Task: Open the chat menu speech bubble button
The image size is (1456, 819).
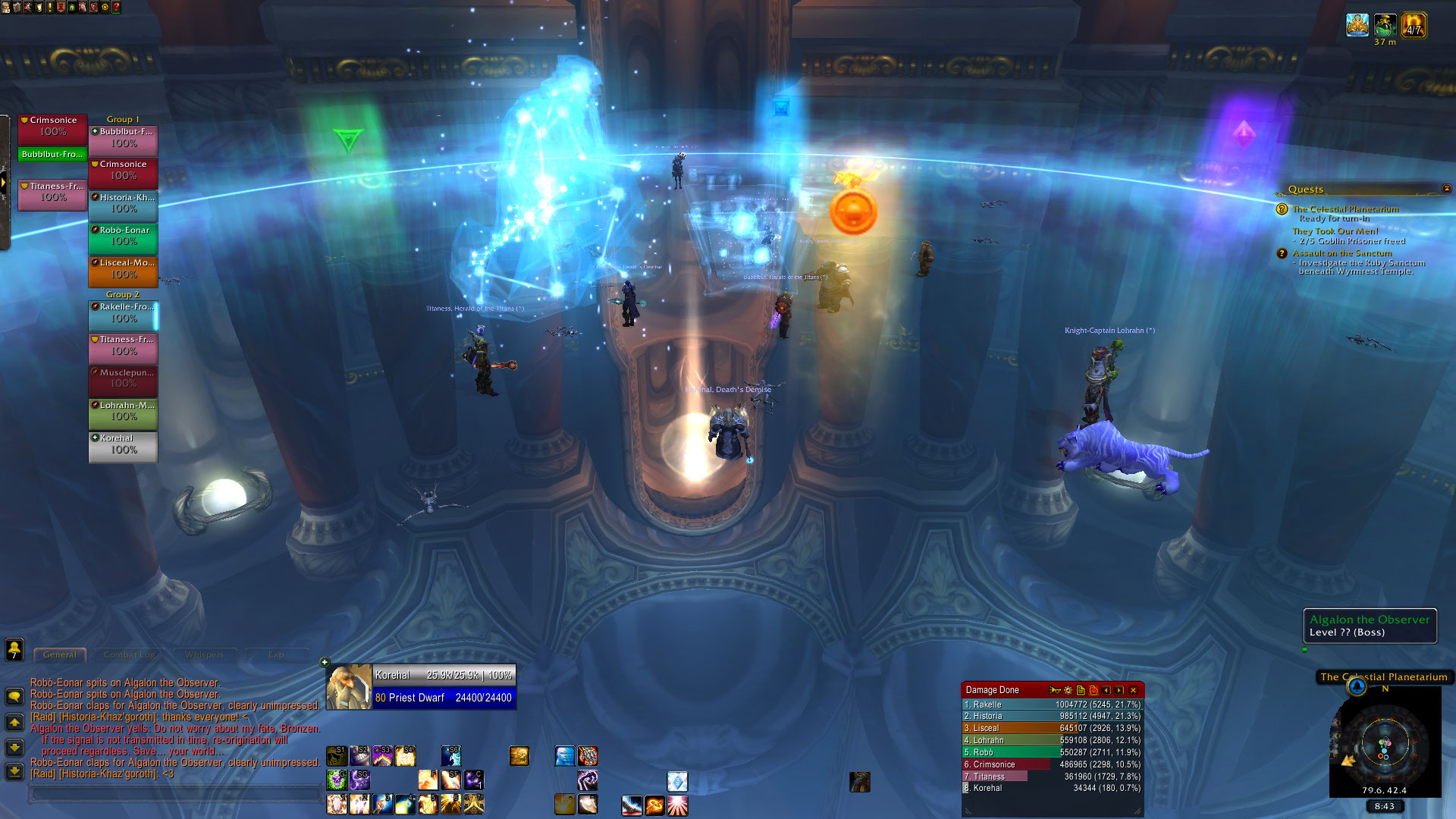Action: coord(14,696)
